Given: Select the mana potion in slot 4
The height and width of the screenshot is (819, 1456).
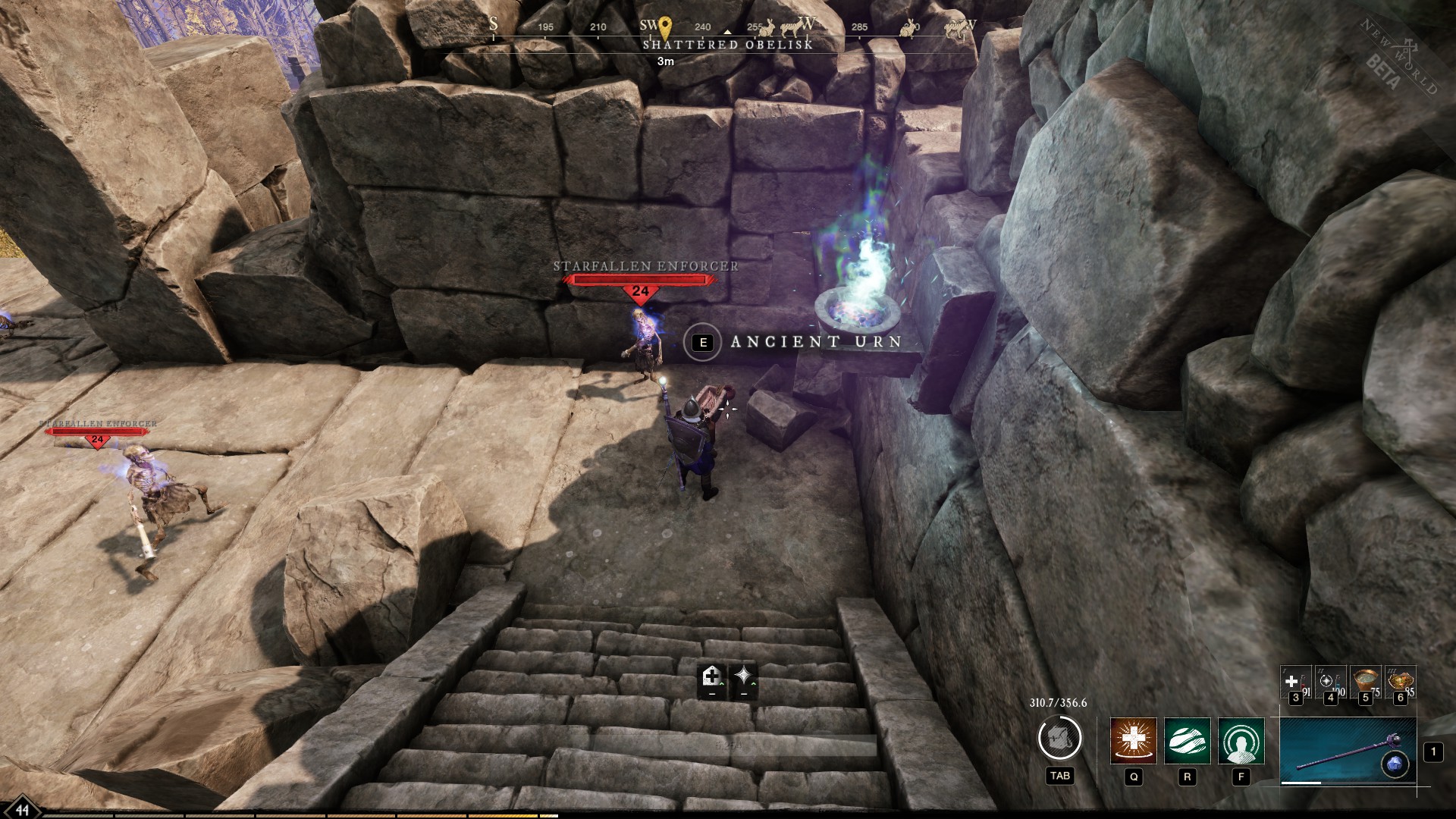Looking at the screenshot, I should tap(1329, 681).
